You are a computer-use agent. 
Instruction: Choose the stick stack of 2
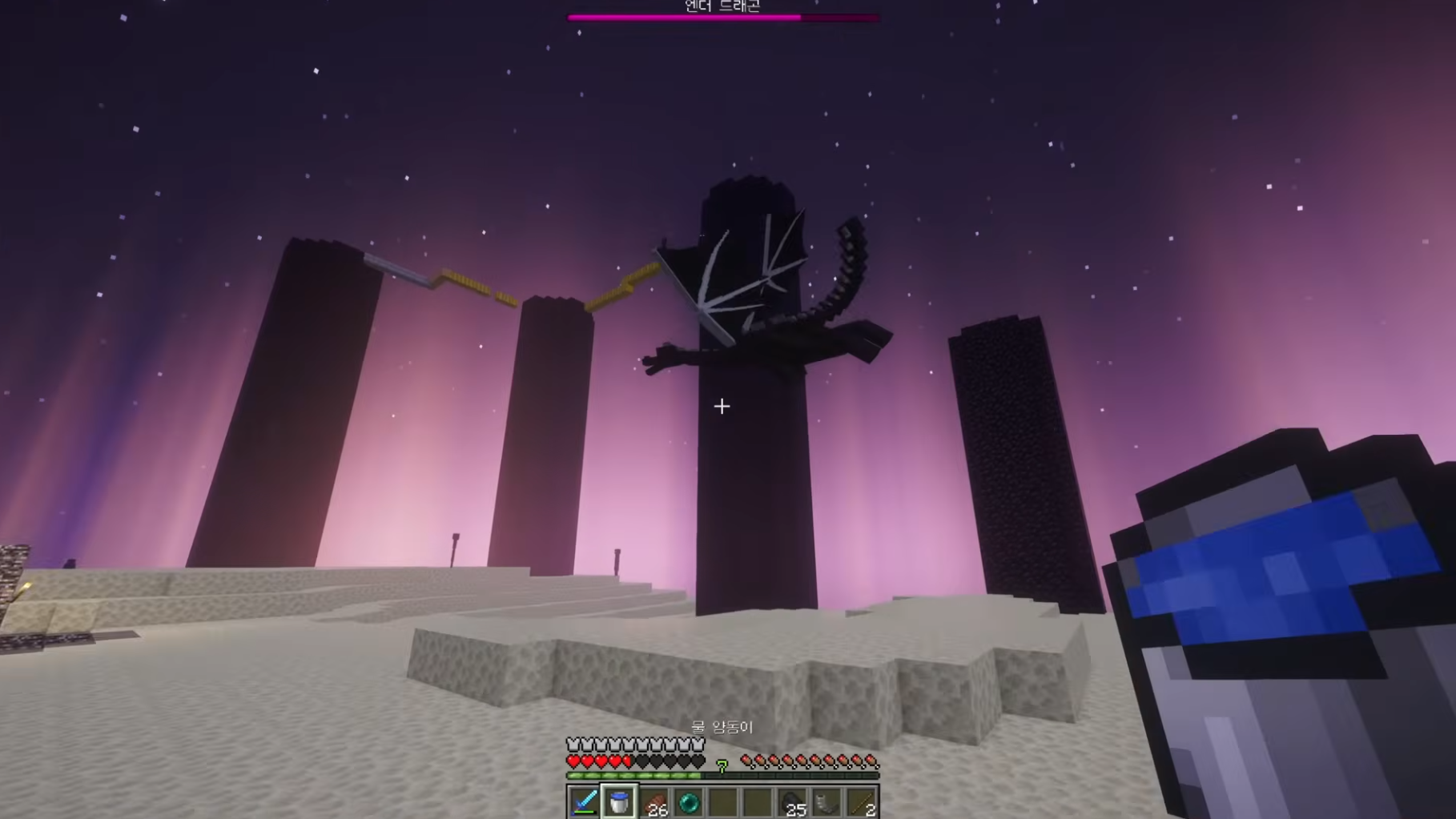coord(862,801)
